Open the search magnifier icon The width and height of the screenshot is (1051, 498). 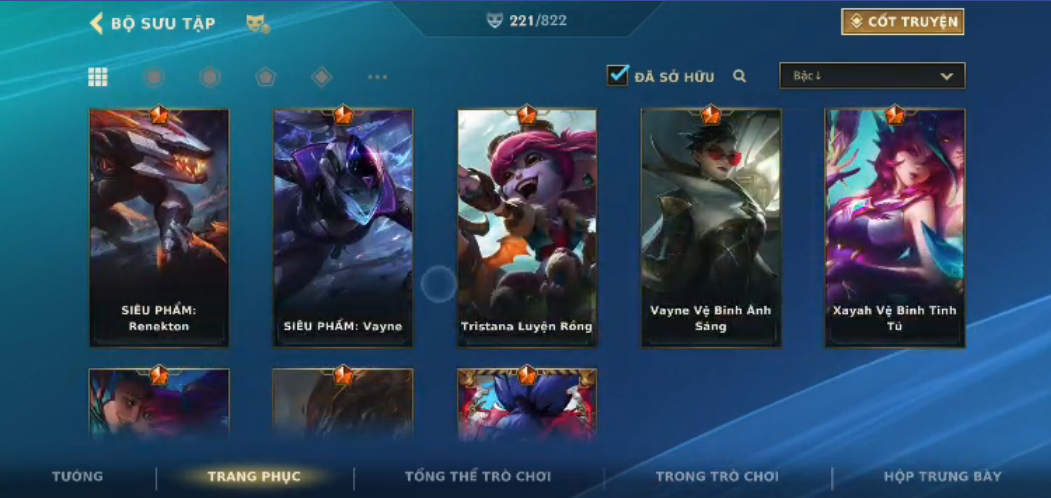click(x=739, y=76)
